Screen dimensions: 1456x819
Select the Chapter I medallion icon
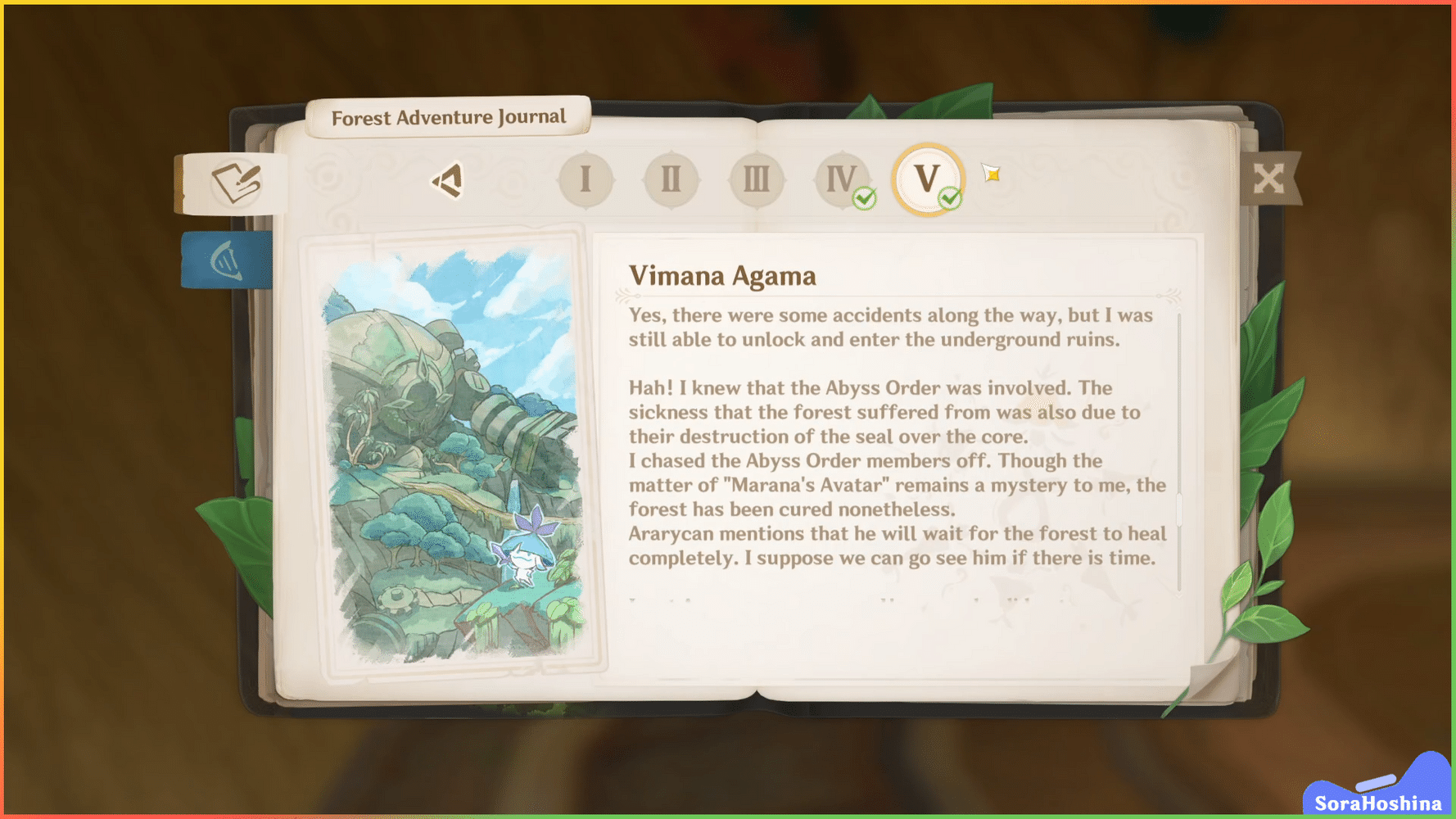click(x=586, y=179)
